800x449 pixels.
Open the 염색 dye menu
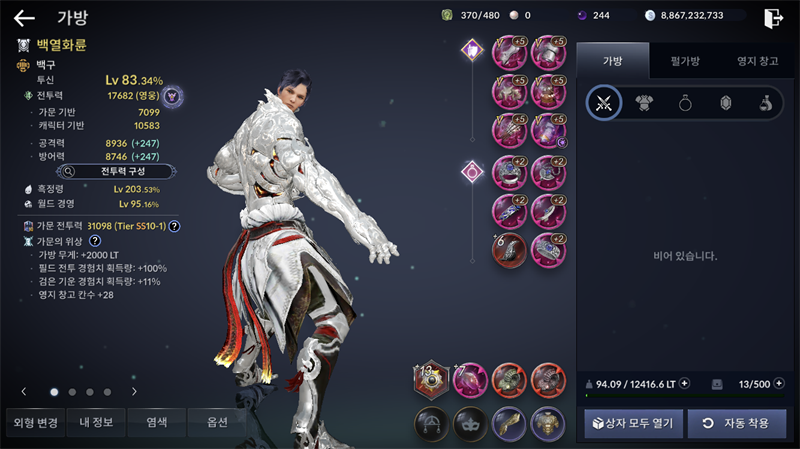pos(158,423)
